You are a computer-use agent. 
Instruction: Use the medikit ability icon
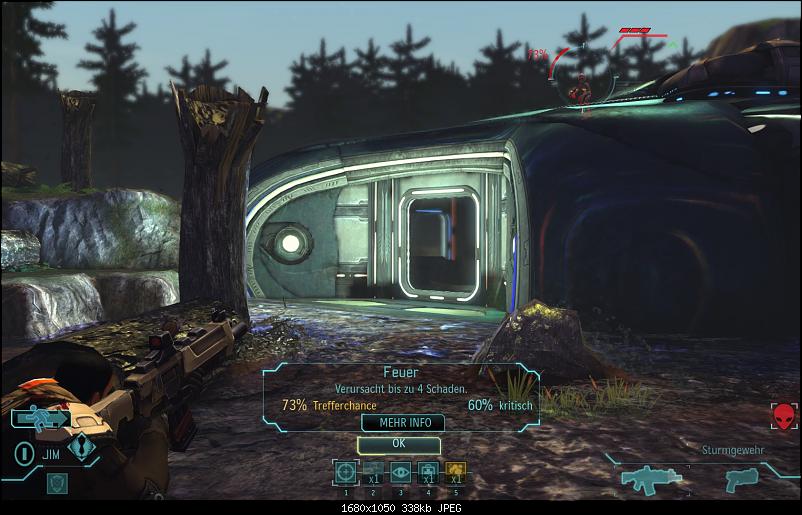click(428, 472)
